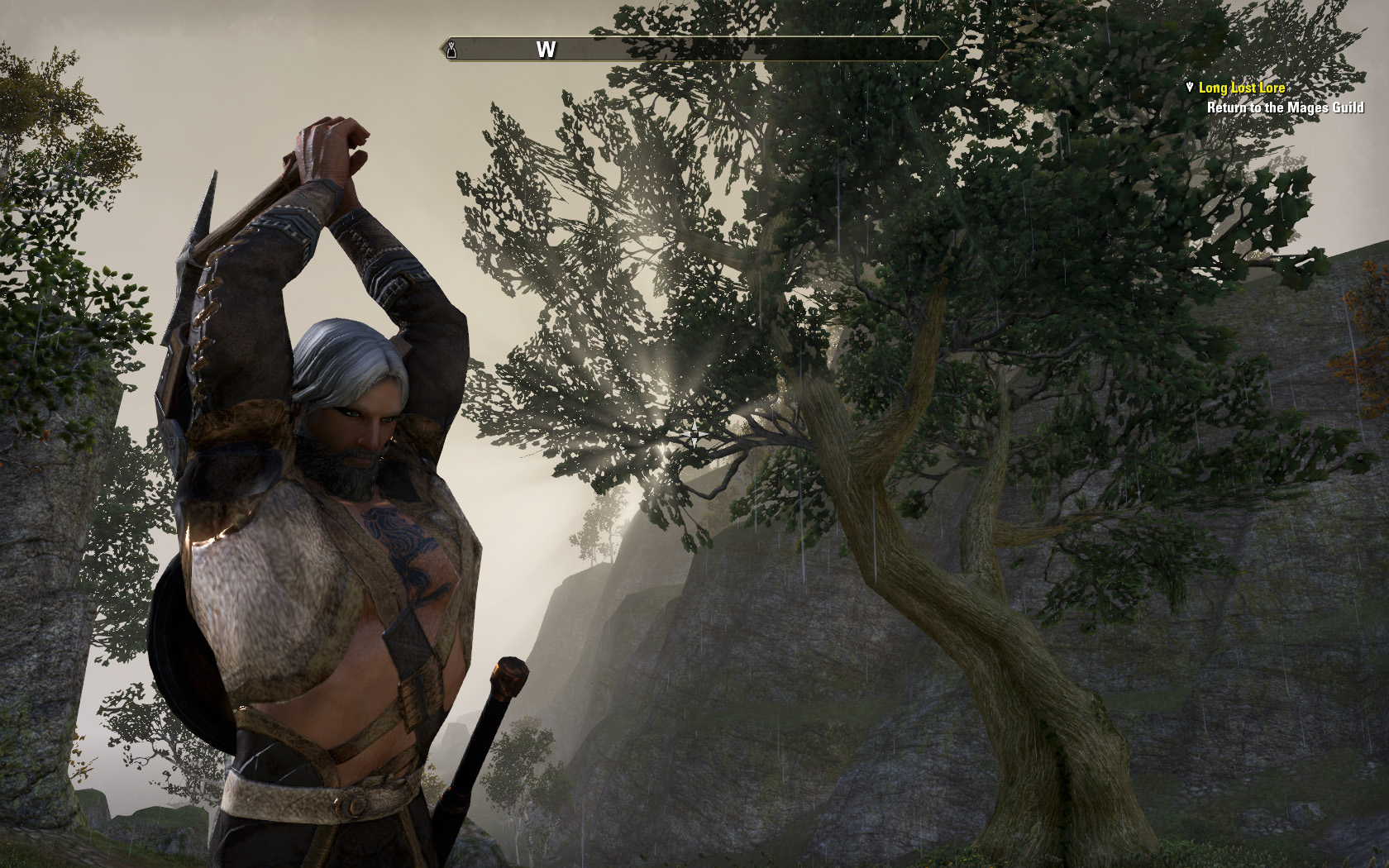Select the Long Lost Lore quest title
1389x868 pixels.
pyautogui.click(x=1241, y=88)
